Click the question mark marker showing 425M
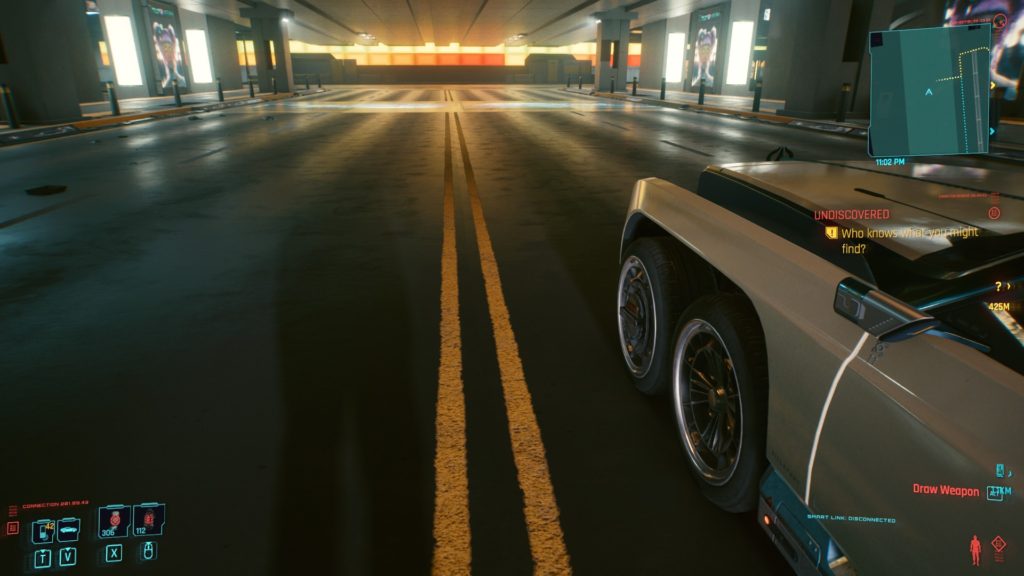1024x576 pixels. (997, 287)
